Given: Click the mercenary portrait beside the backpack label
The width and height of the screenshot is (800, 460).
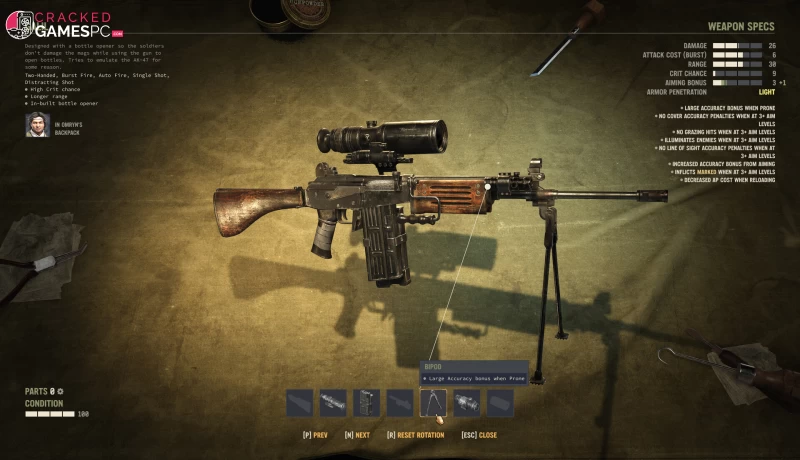Looking at the screenshot, I should tap(37, 125).
